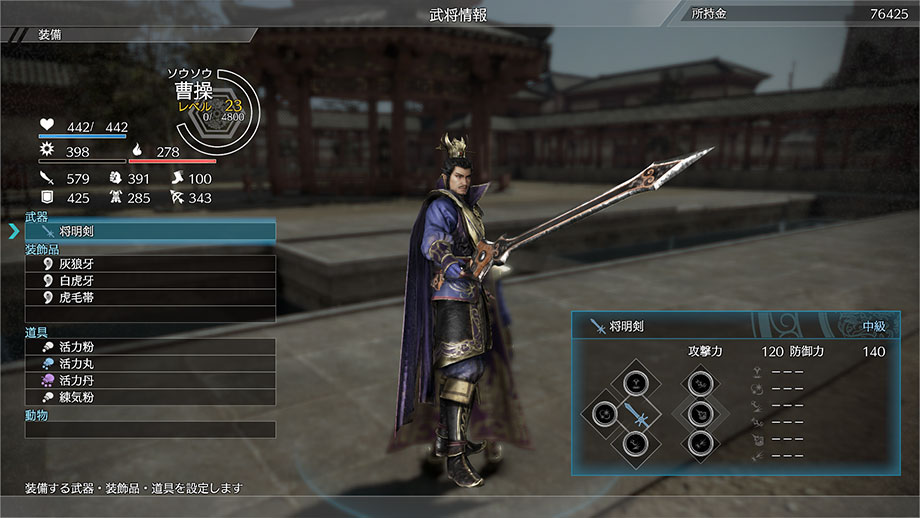
Task: Select the empty slot below 虎毛帯
Action: coord(150,314)
